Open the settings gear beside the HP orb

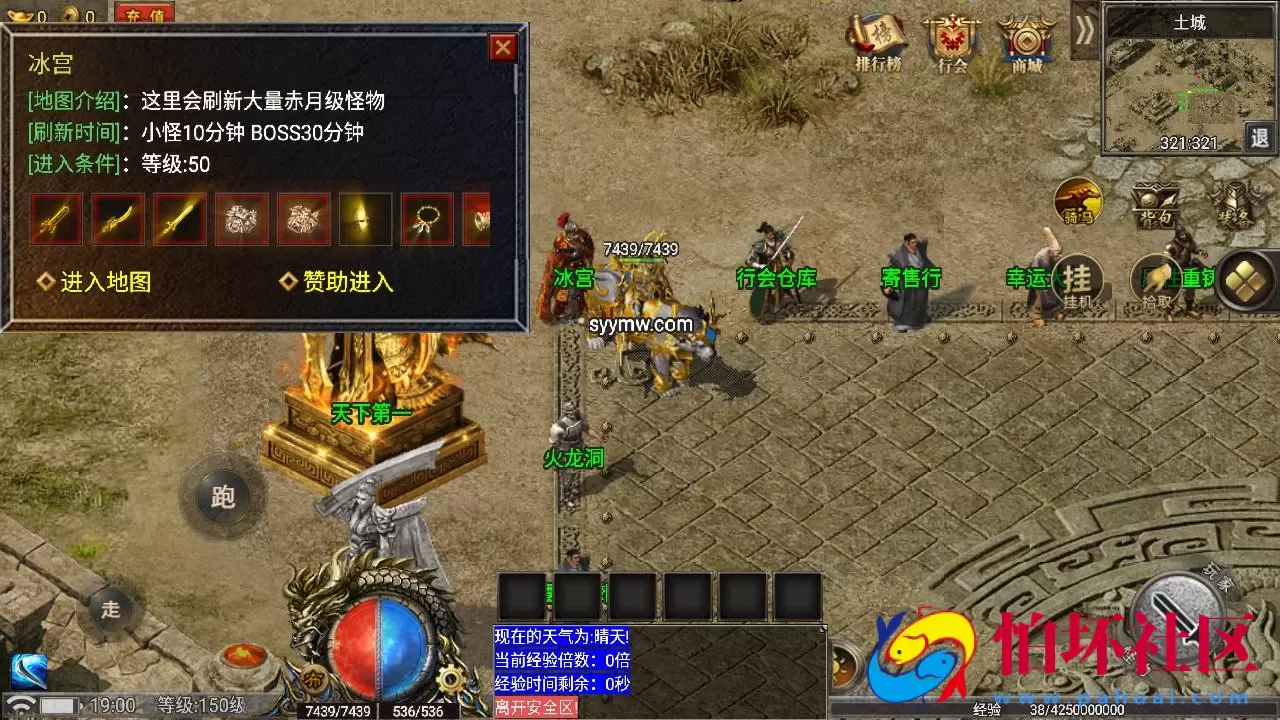coord(451,679)
